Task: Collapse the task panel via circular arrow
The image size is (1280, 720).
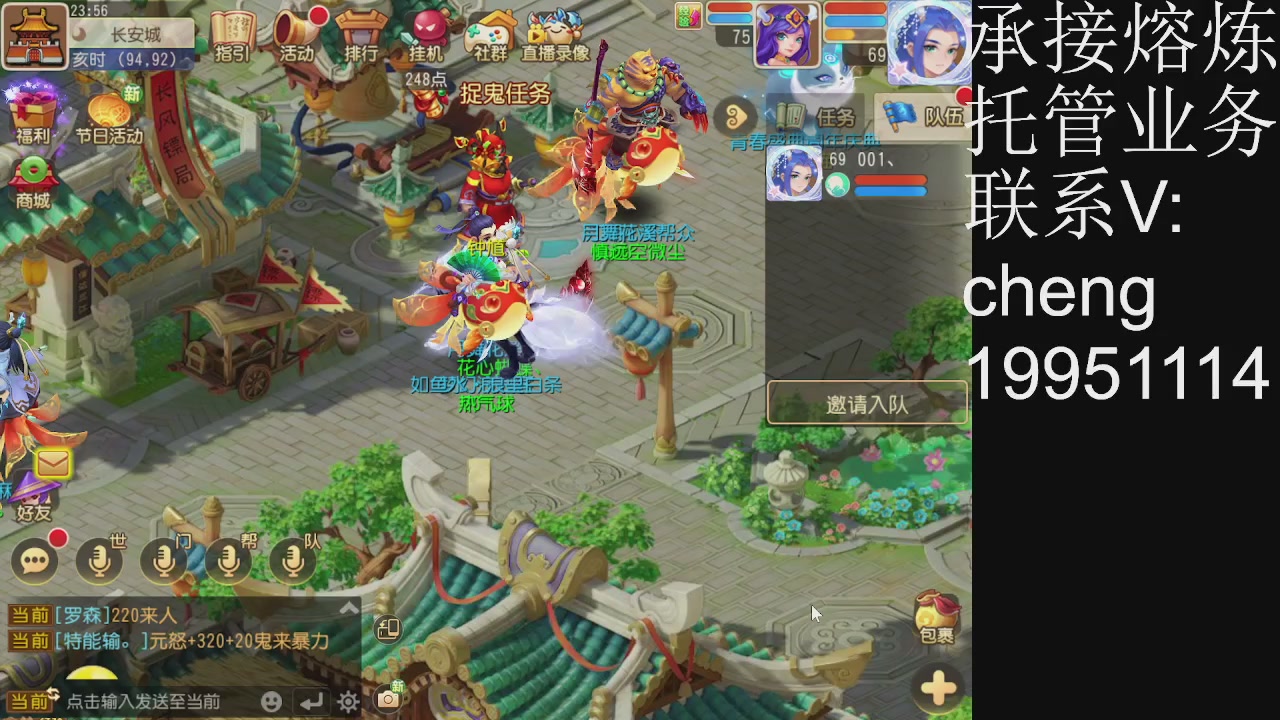Action: coord(737,113)
